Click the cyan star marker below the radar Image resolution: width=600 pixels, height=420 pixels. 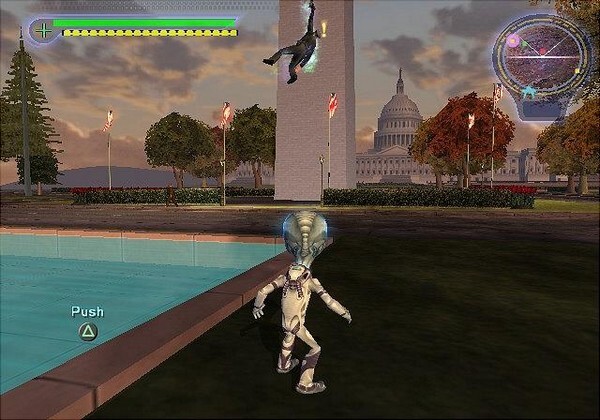(527, 93)
